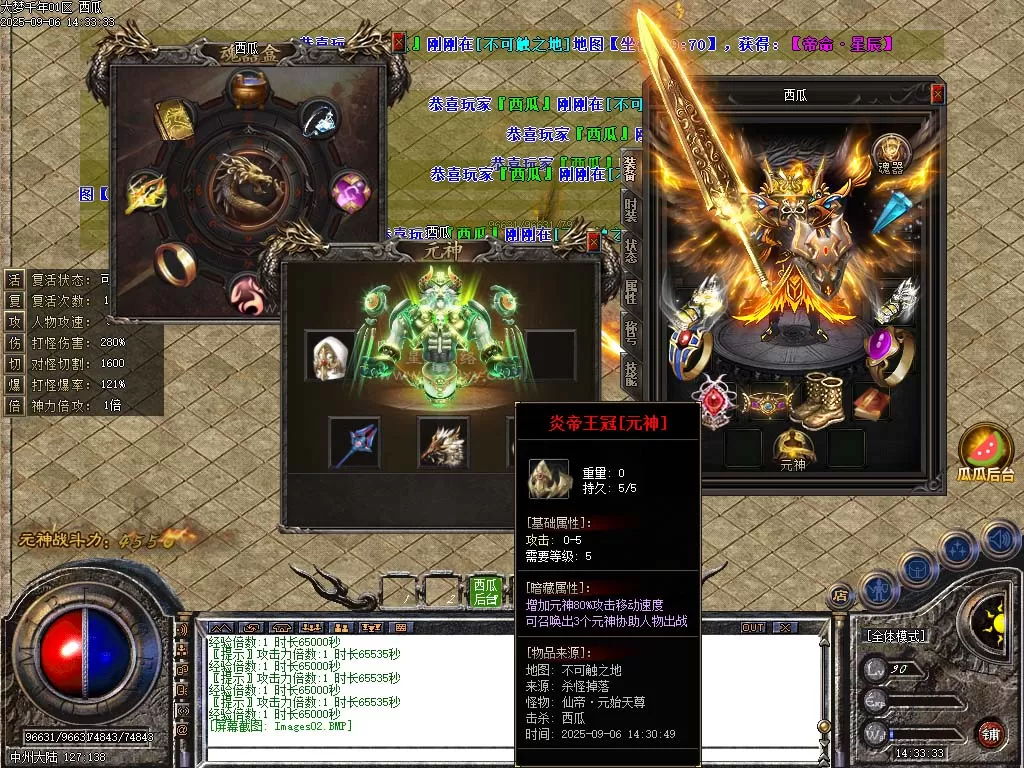Close the 西瓜 character equipment window
This screenshot has width=1024, height=768.
coord(937,95)
